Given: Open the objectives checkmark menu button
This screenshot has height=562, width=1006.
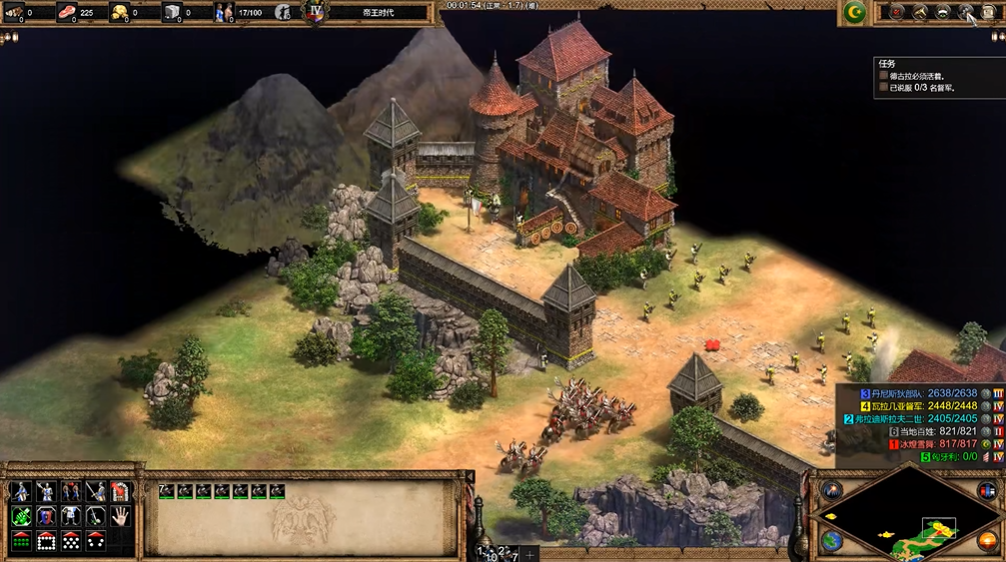Looking at the screenshot, I should (897, 12).
